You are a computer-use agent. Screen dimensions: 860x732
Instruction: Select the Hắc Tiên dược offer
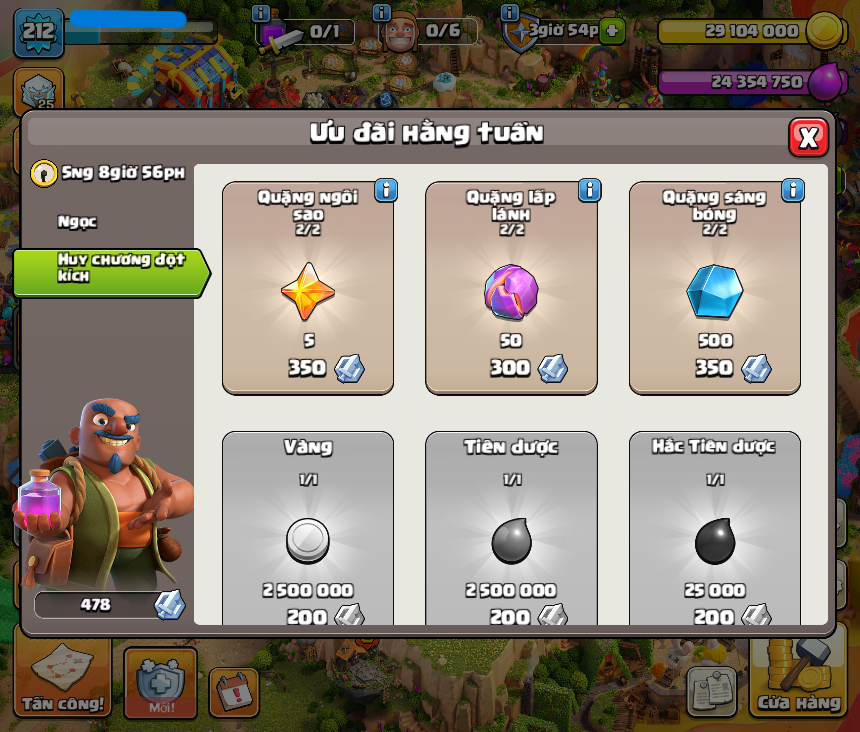714,530
